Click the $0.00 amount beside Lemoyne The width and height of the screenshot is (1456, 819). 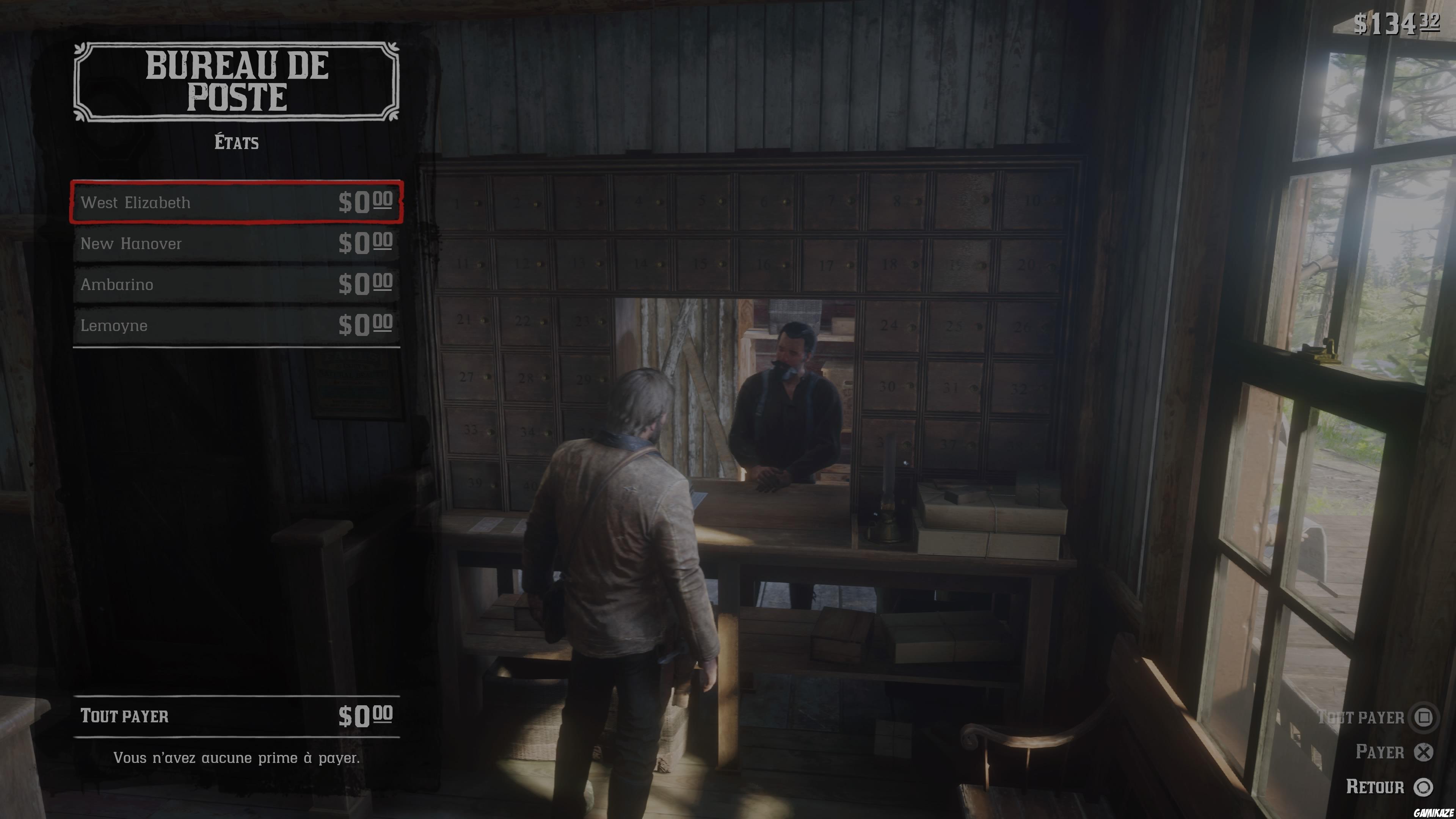366,326
